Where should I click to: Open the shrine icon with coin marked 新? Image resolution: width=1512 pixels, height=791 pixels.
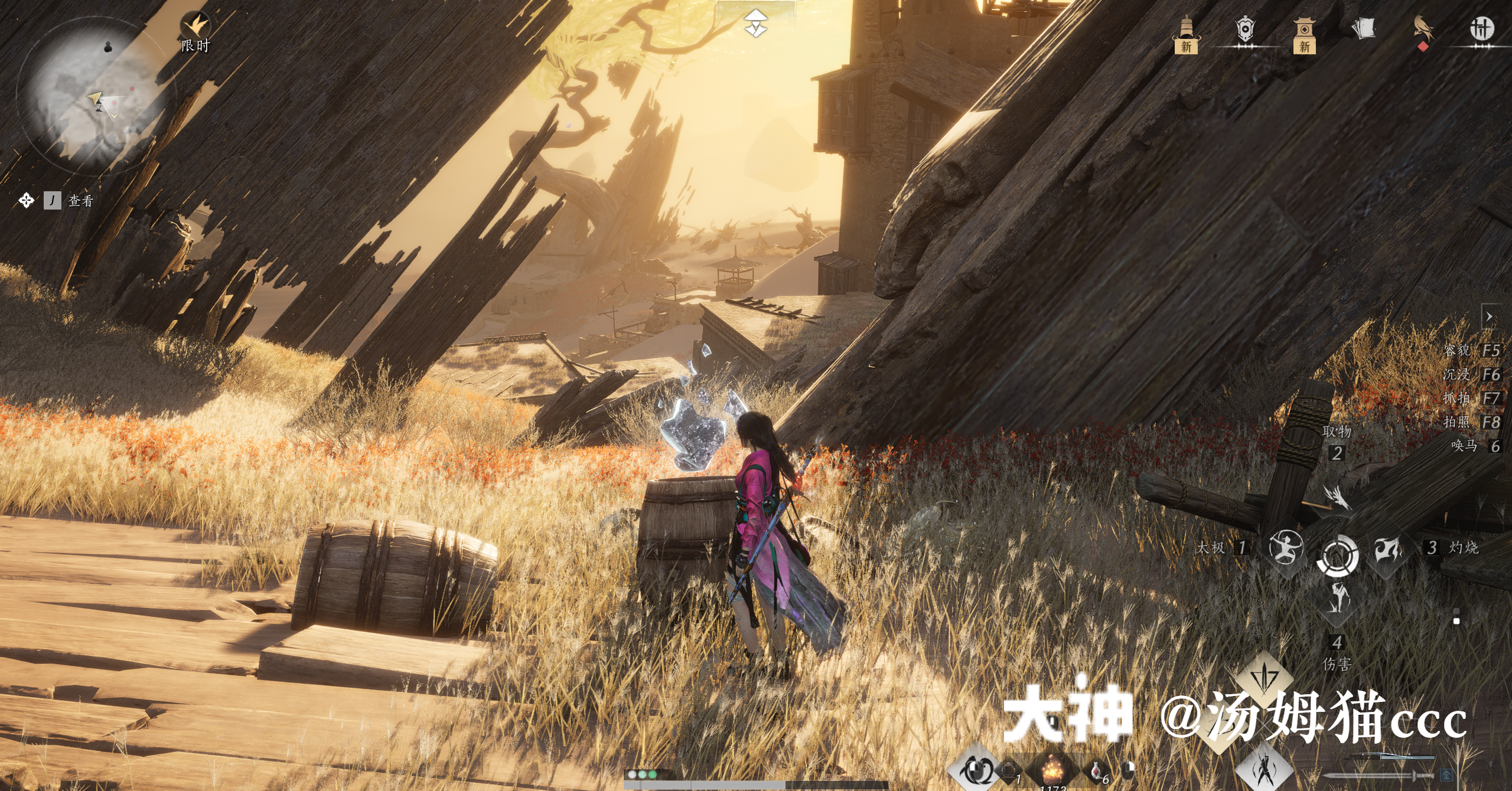click(1304, 34)
